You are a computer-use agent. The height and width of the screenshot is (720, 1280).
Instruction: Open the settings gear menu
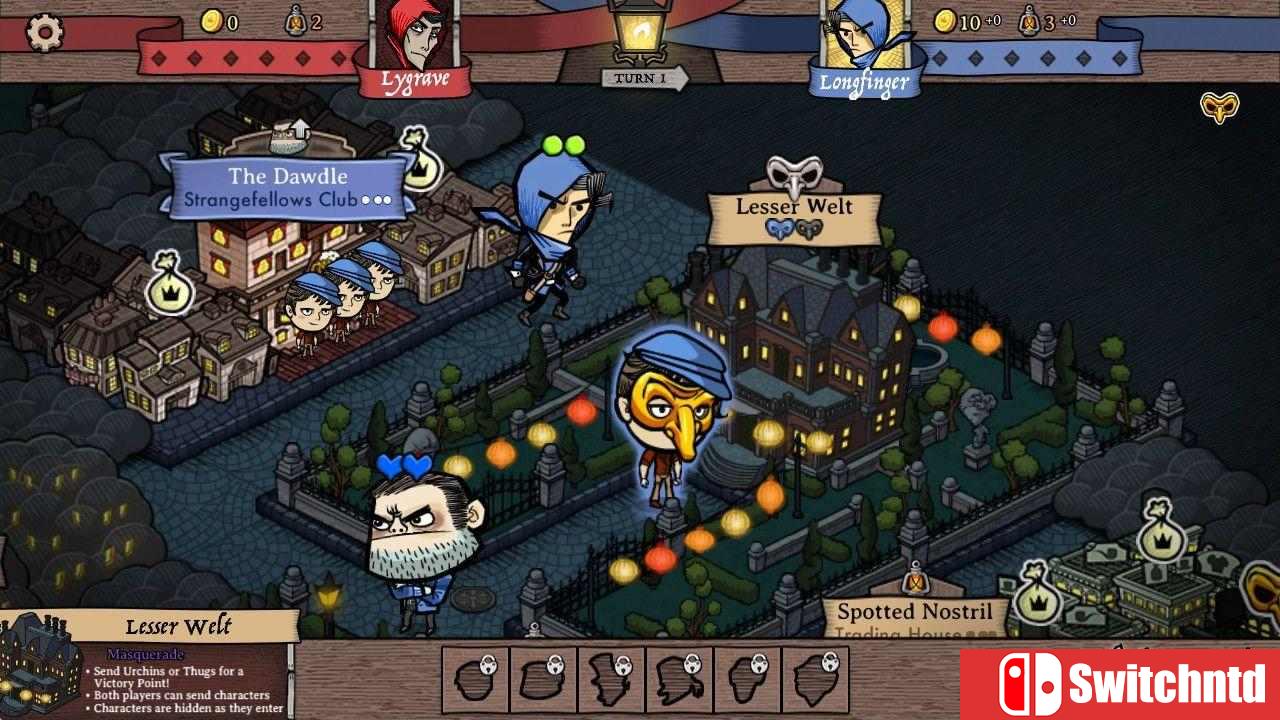click(x=44, y=33)
